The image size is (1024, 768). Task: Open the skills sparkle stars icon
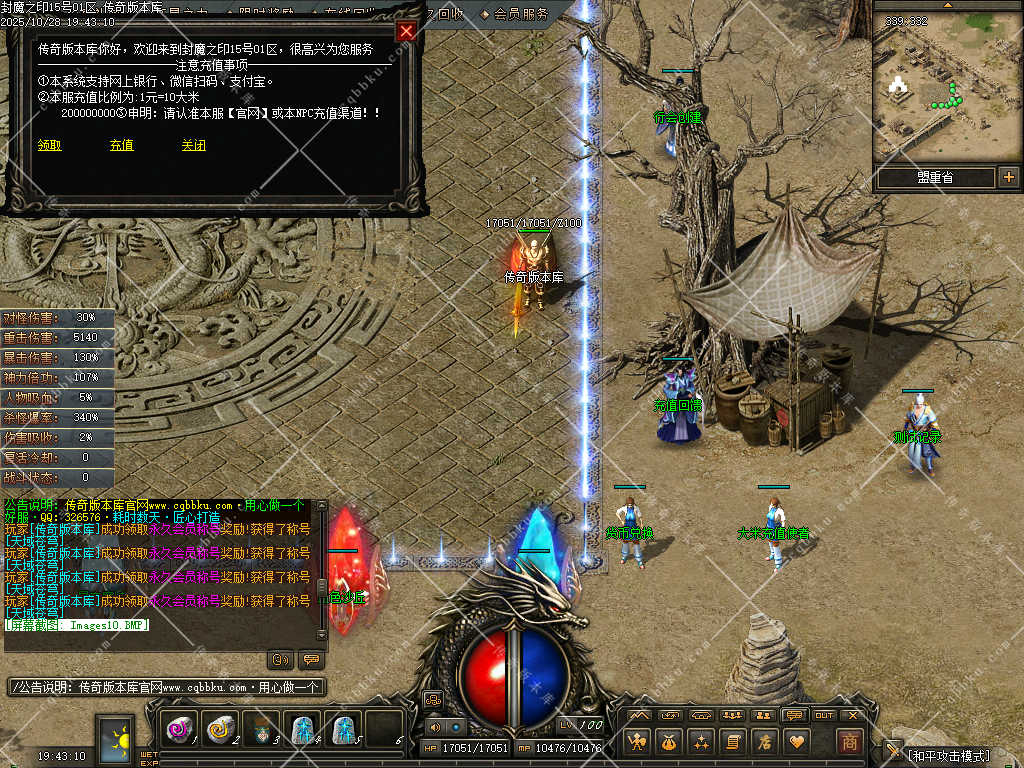pos(700,742)
